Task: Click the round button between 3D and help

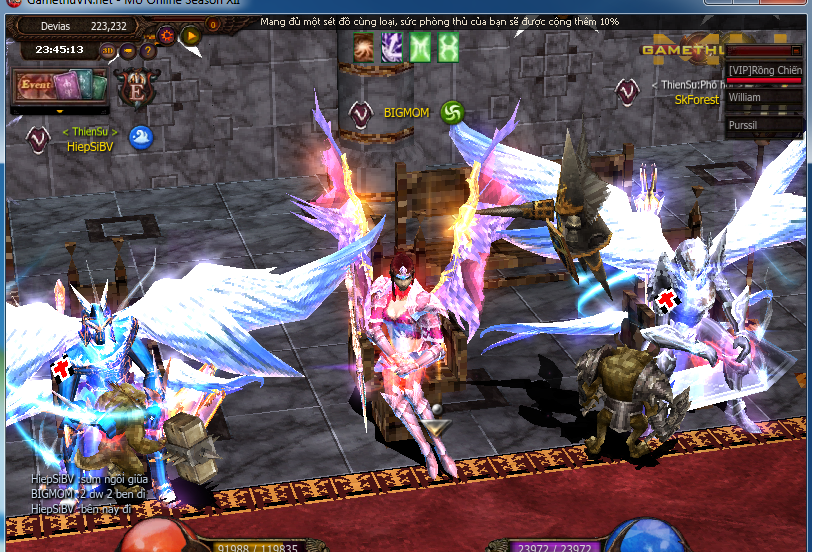Action: point(128,50)
